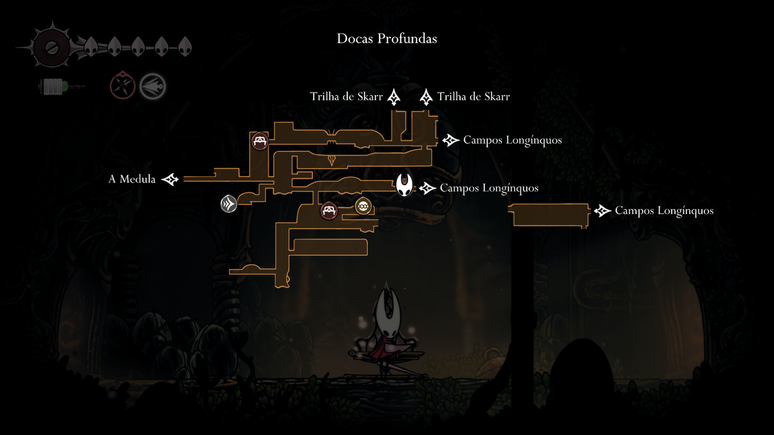Viewport: 774px width, 435px height.
Task: Select the A Medula exit marker
Action: click(x=171, y=180)
